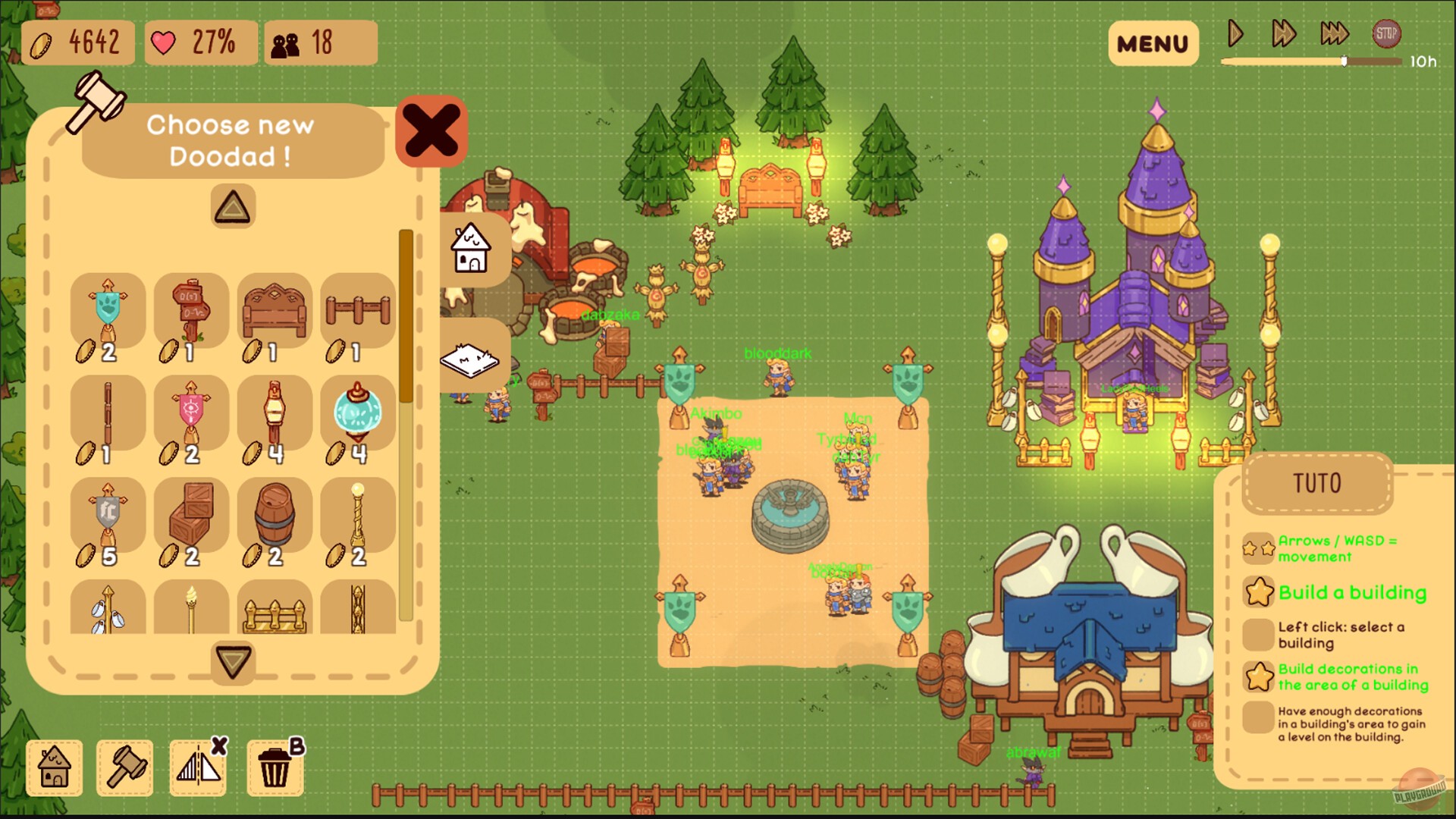Check off the 'Left click: select a building' step

(x=1257, y=635)
